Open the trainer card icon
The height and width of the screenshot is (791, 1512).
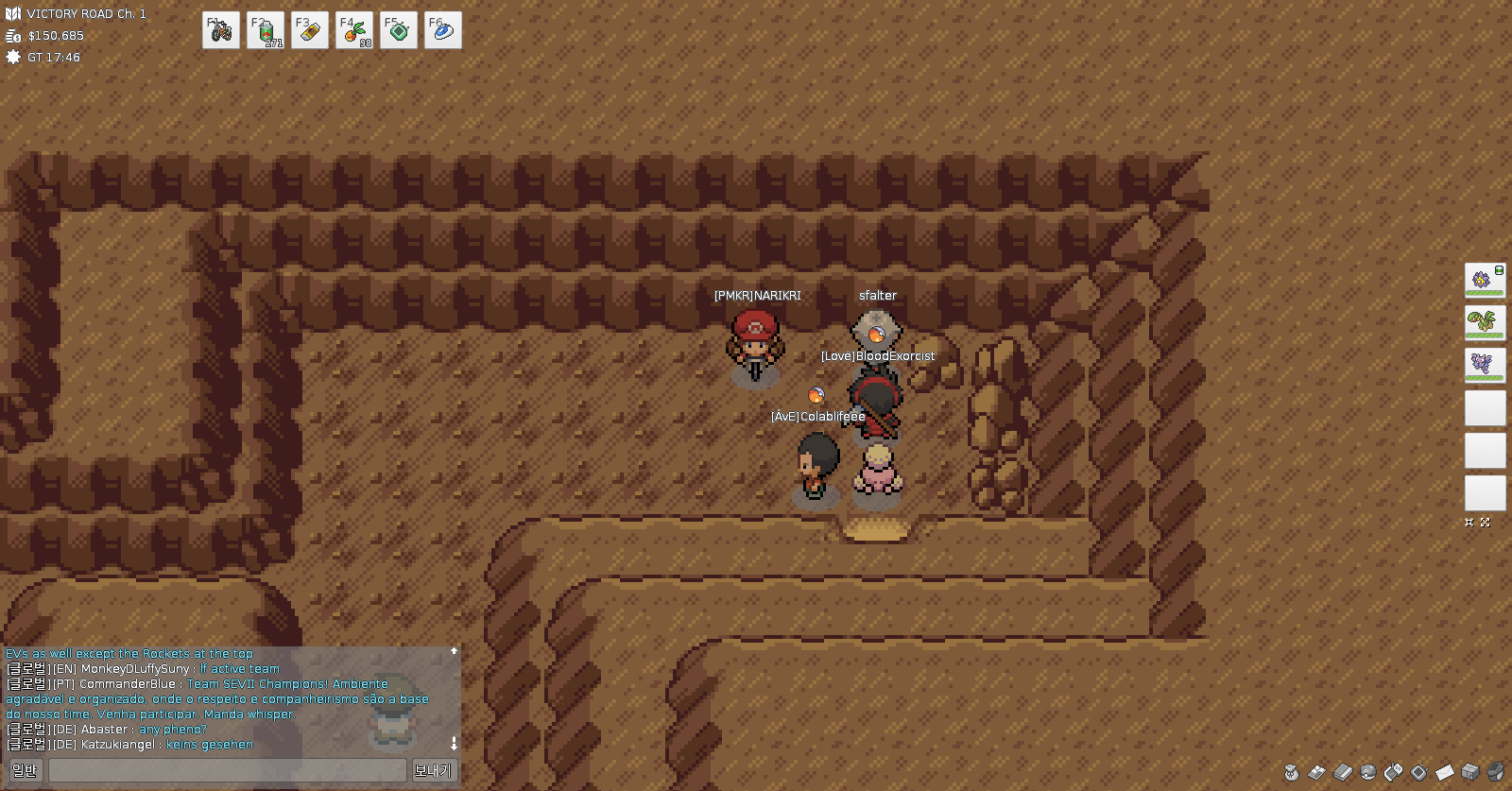pos(1317,772)
